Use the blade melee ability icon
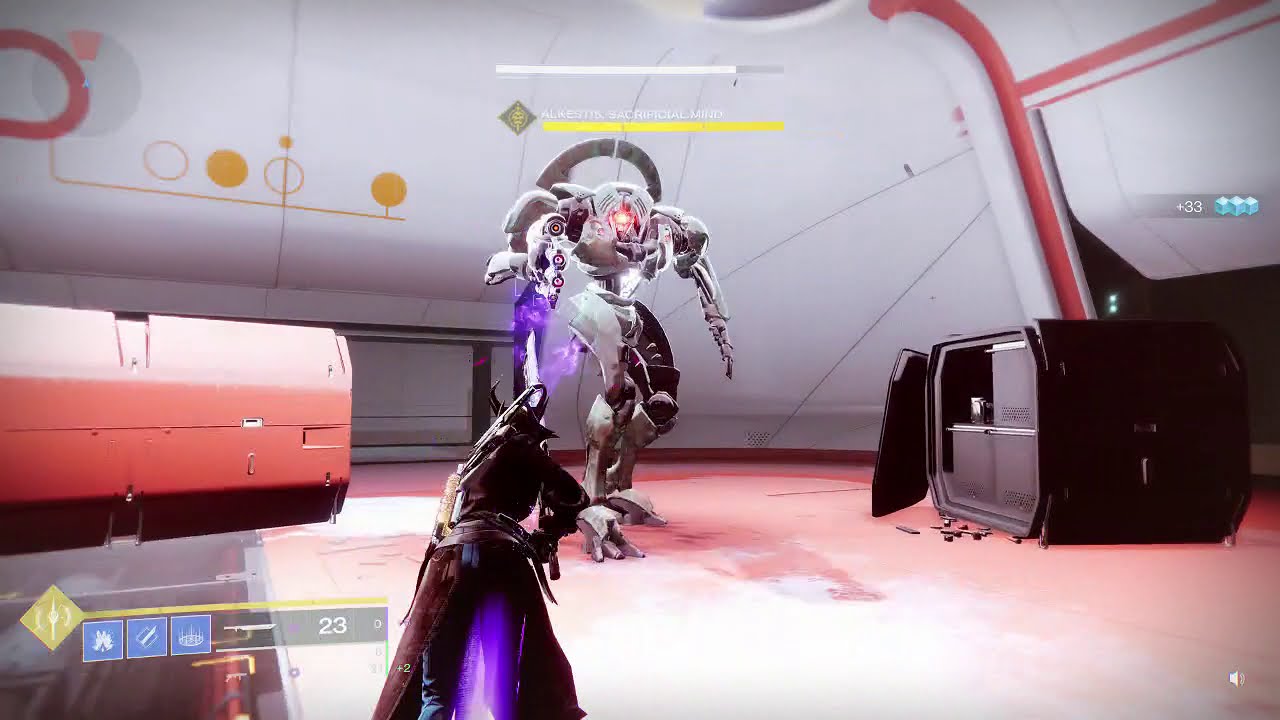The height and width of the screenshot is (720, 1280). coord(147,638)
